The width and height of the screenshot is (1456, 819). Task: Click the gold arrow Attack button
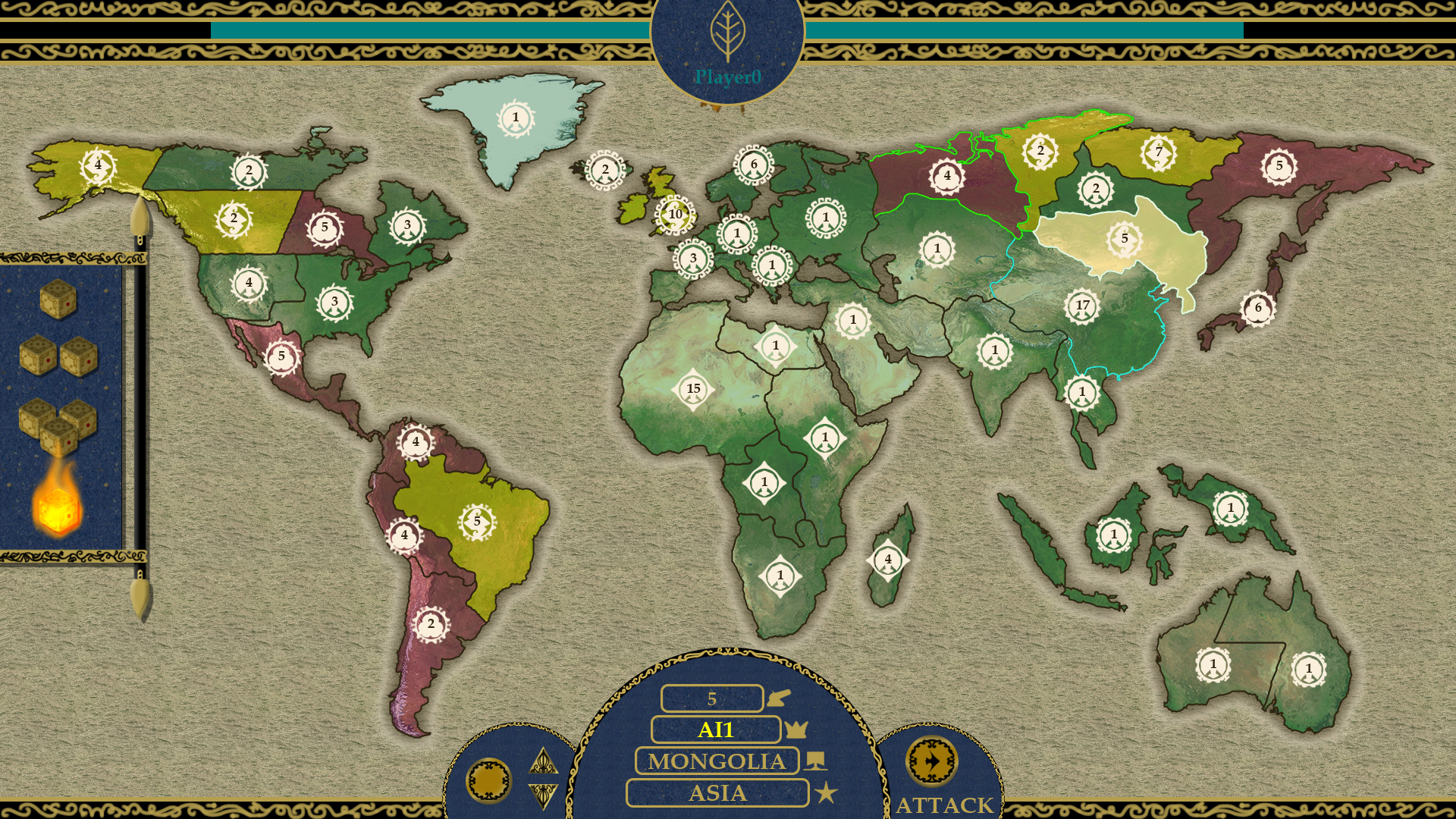point(931,761)
